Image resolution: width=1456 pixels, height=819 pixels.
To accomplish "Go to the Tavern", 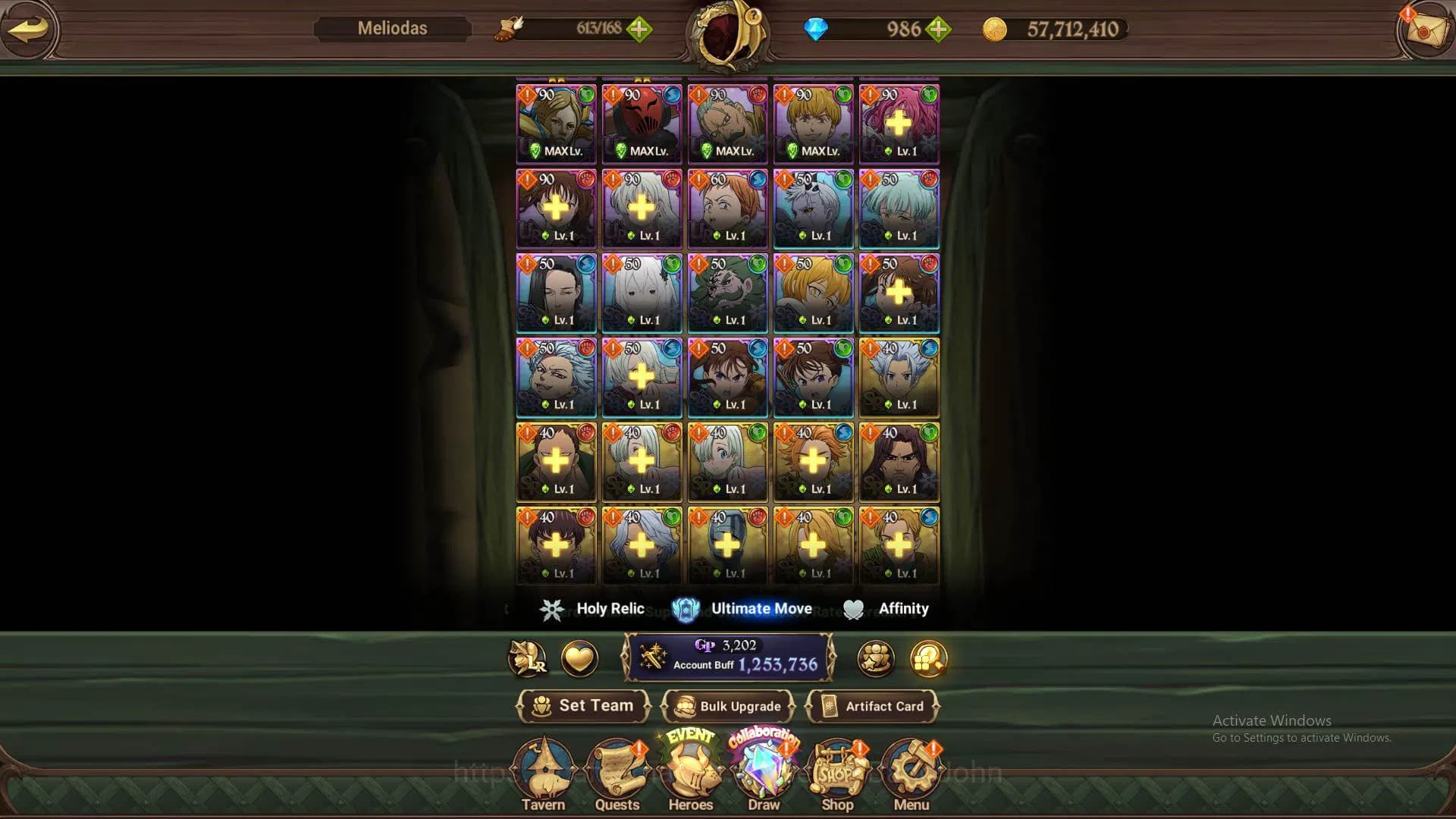I will (x=543, y=773).
